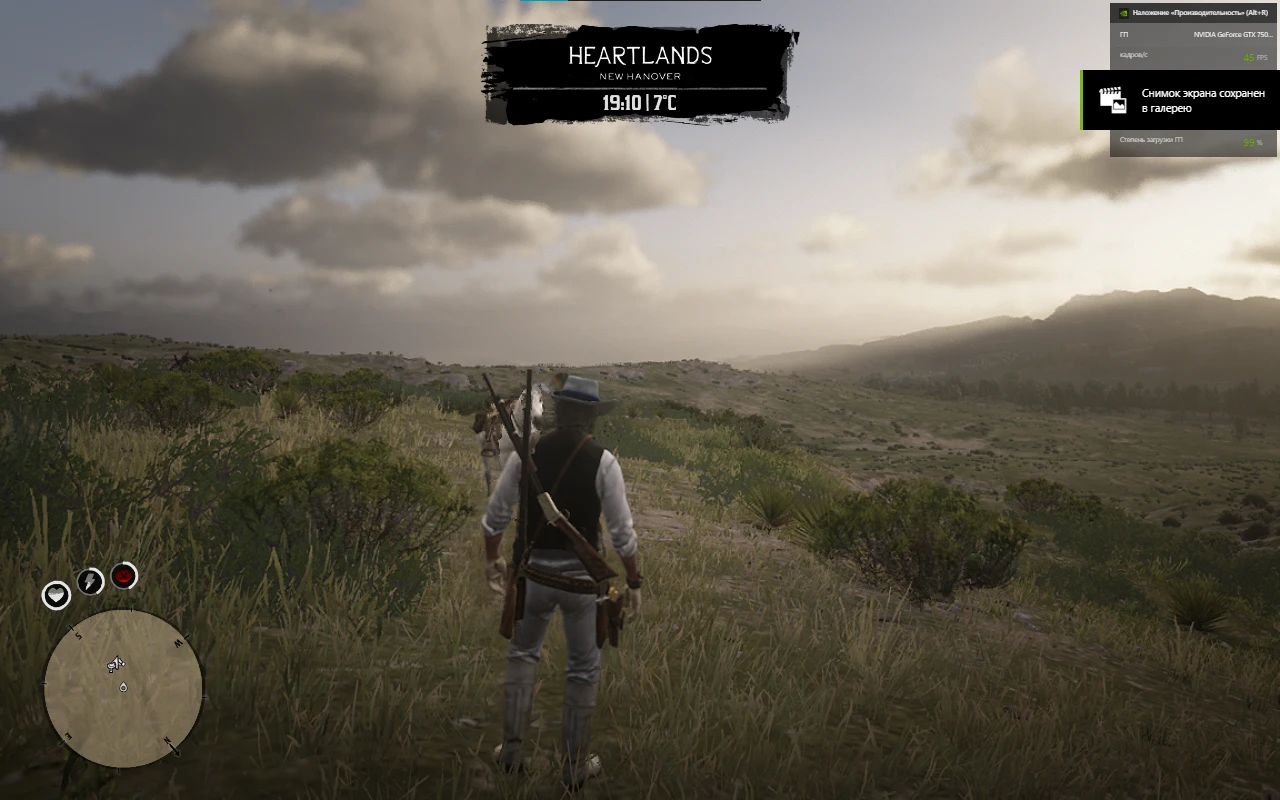Click the NEW HANOVER subtitle text
The image size is (1280, 800).
point(639,76)
